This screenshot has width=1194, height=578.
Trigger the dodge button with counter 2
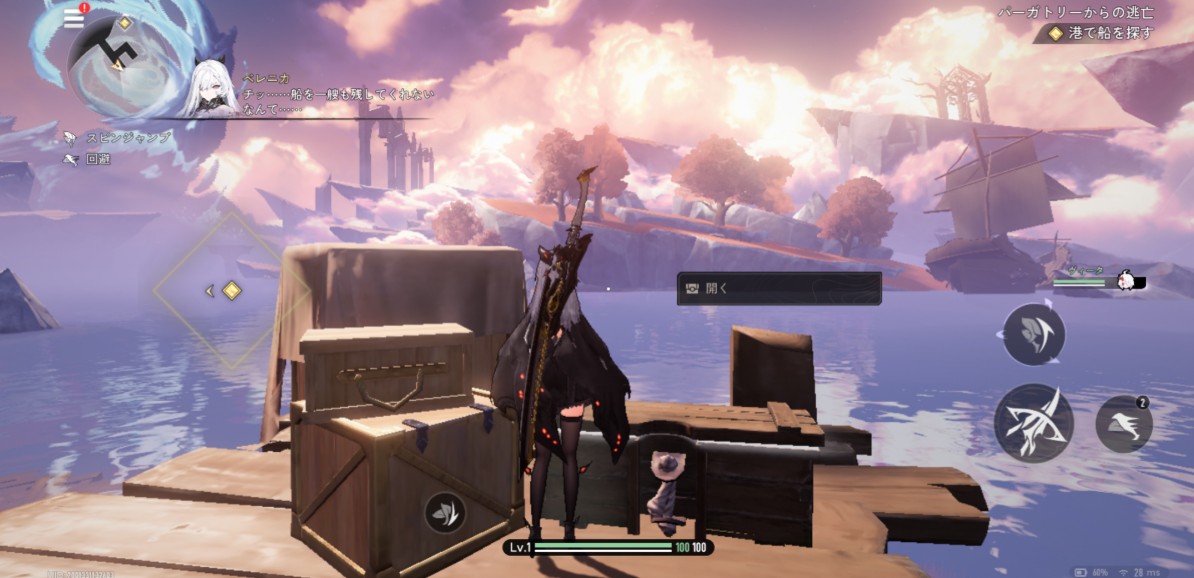1124,425
